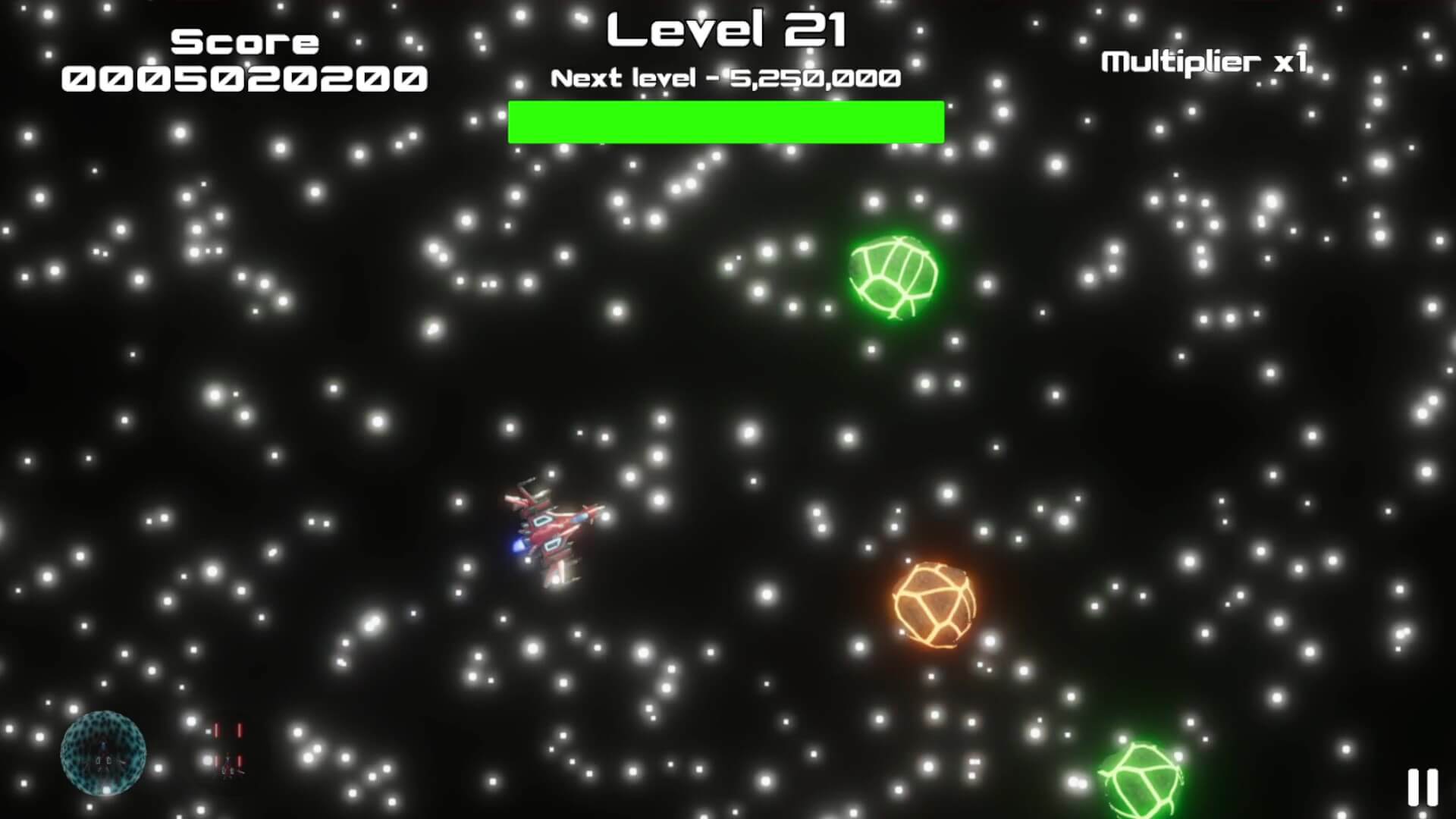Activate the blue shield bubble ability

click(x=103, y=752)
